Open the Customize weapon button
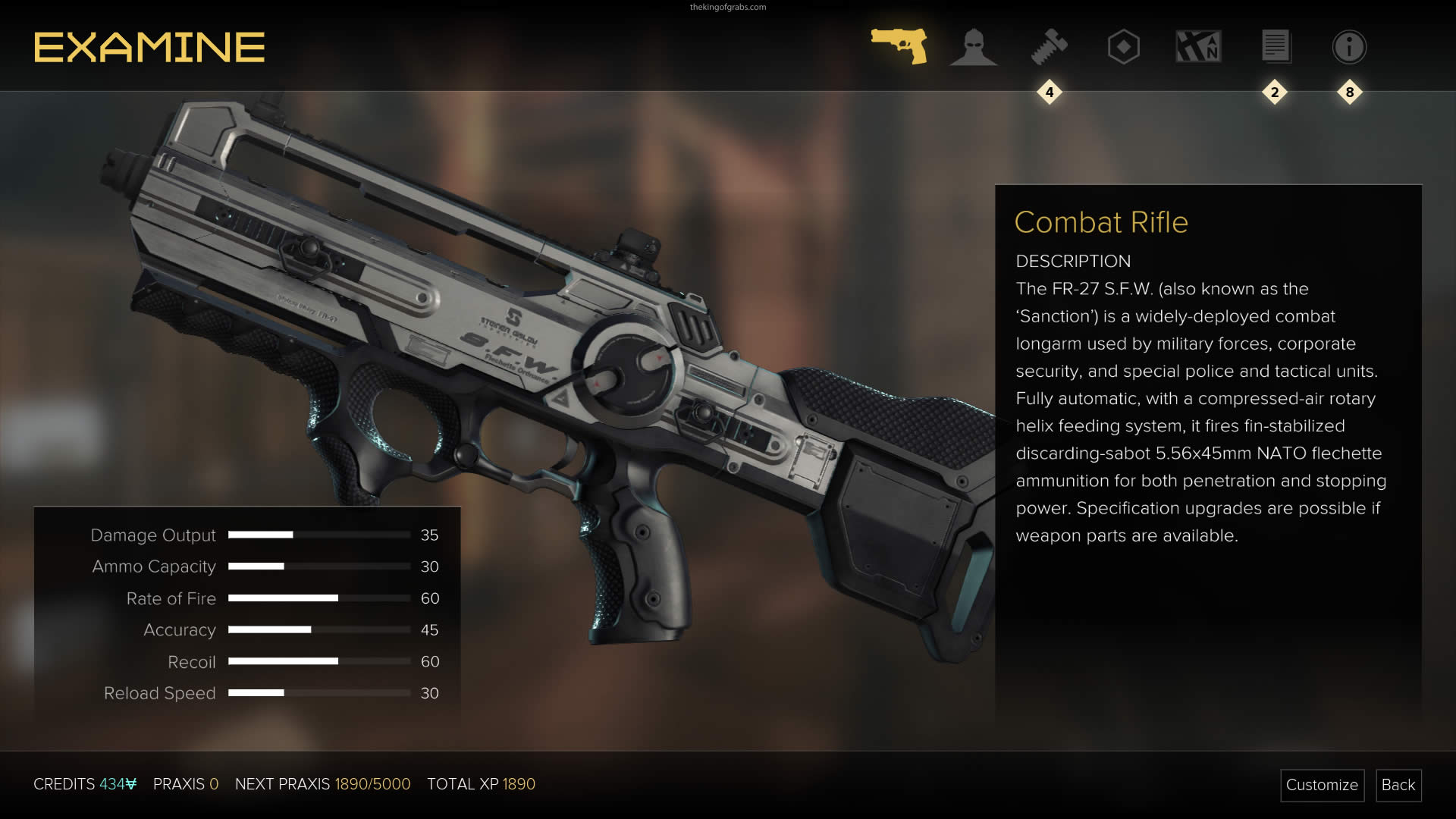Viewport: 1456px width, 819px height. click(x=1322, y=785)
